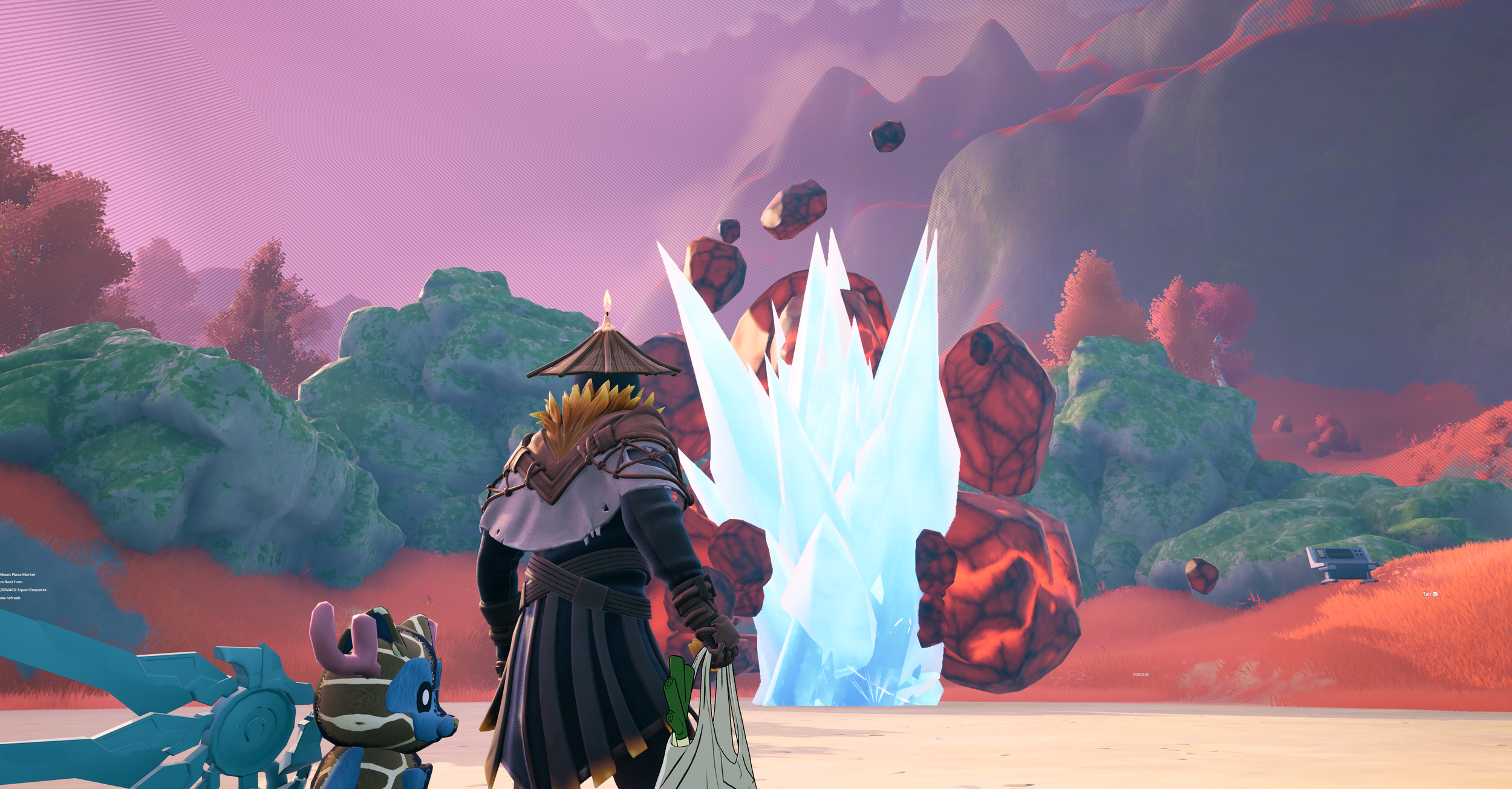Open the backpack inventory icon
Image resolution: width=1512 pixels, height=789 pixels.
pyautogui.click(x=1436, y=594)
